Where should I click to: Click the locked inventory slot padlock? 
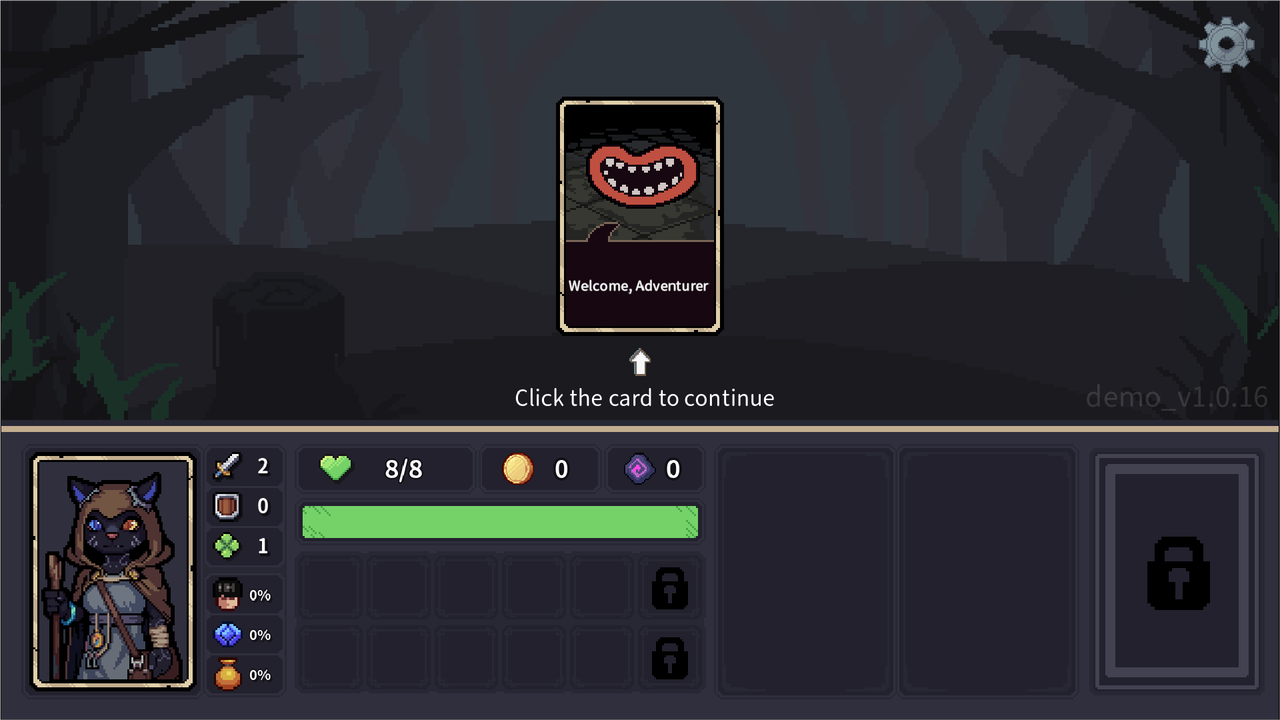tap(669, 589)
